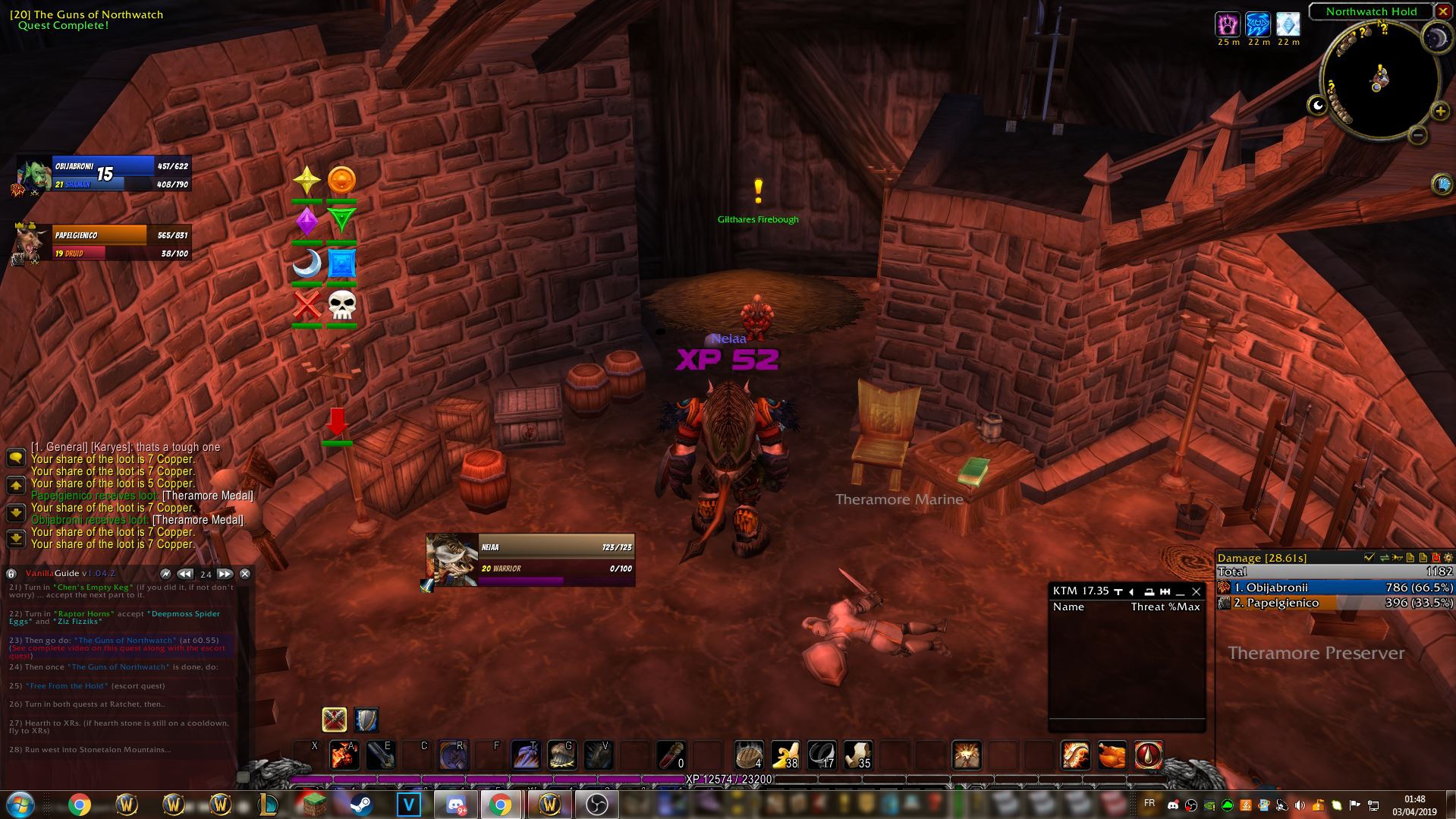Close the VanillaGuide window
Screen dimensions: 1456x819
click(245, 574)
